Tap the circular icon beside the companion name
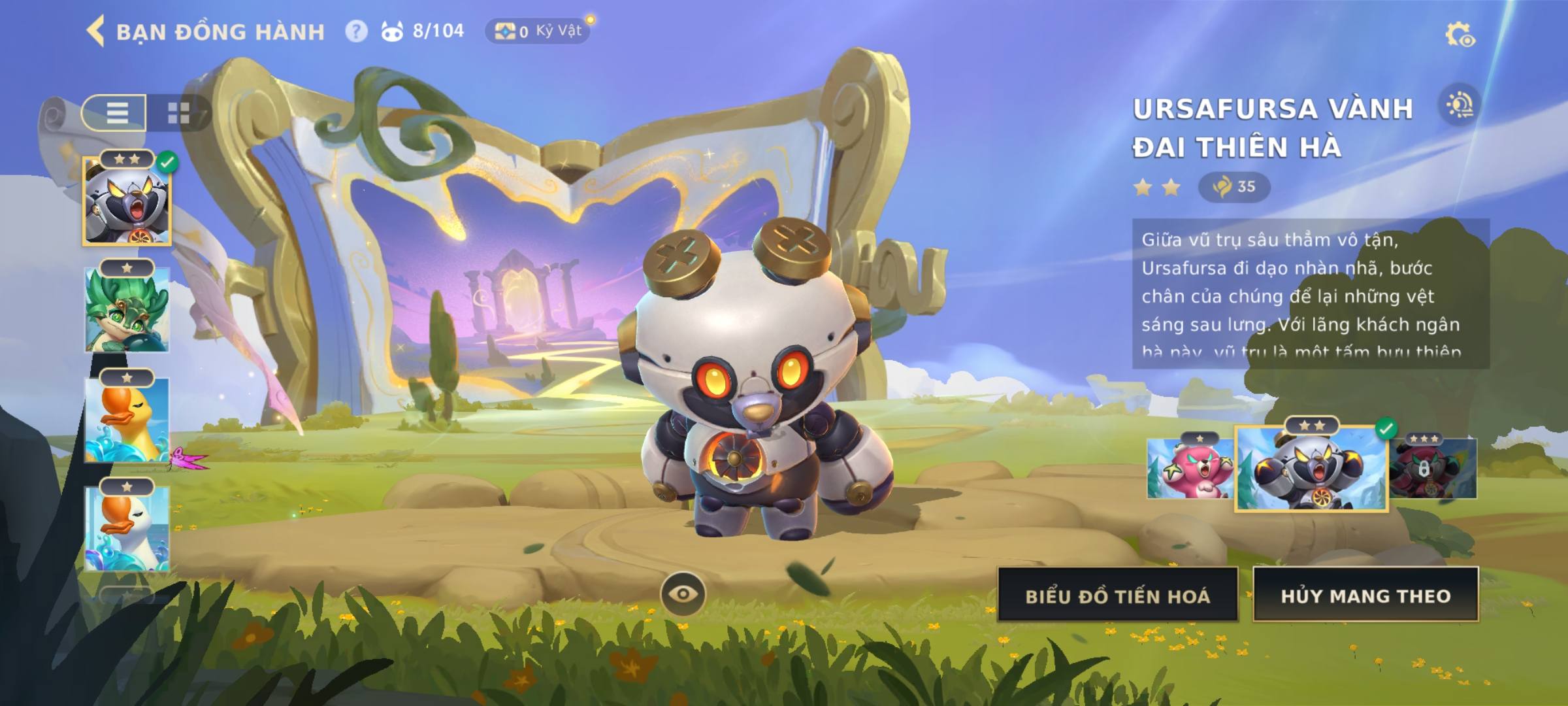1568x706 pixels. tap(1460, 105)
